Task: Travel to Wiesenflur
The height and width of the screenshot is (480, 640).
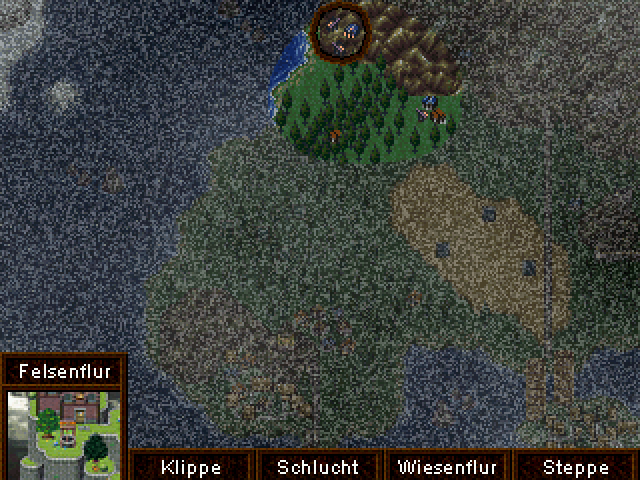Action: (x=447, y=467)
